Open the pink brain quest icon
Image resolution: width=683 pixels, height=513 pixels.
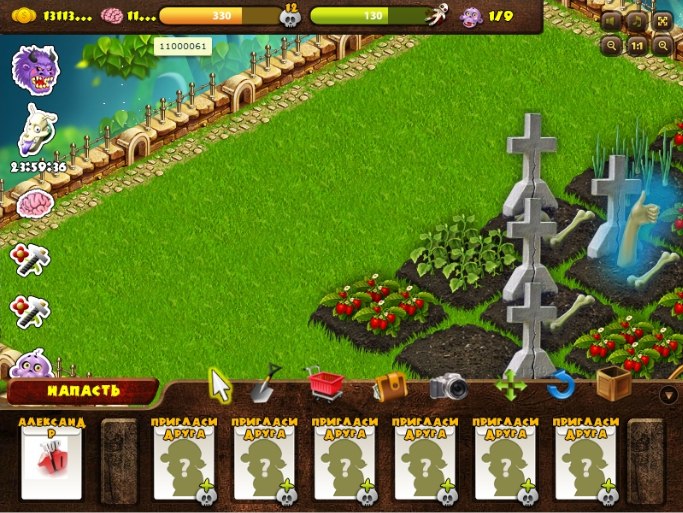click(35, 204)
